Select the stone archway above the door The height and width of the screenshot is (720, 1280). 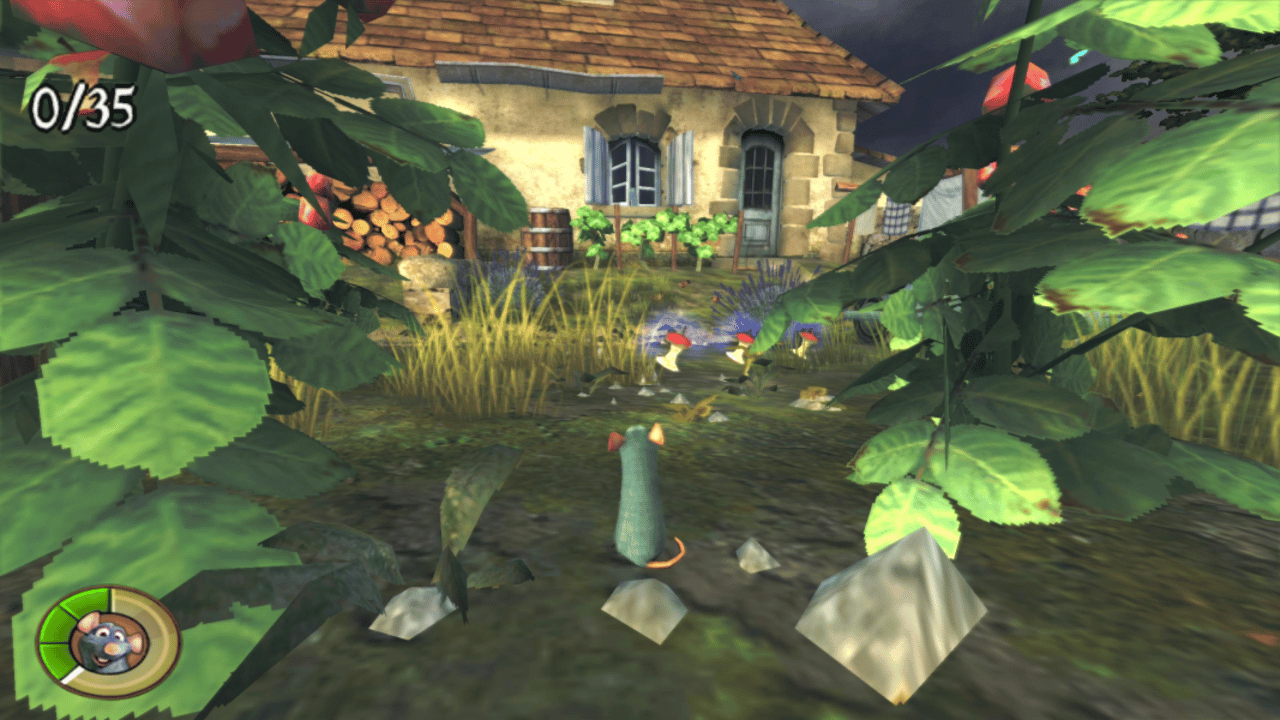(x=765, y=110)
